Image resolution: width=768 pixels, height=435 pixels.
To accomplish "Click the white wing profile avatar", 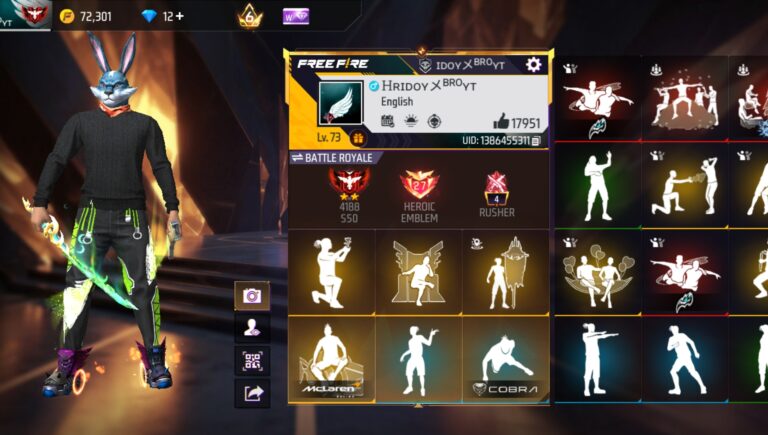I will pyautogui.click(x=340, y=104).
